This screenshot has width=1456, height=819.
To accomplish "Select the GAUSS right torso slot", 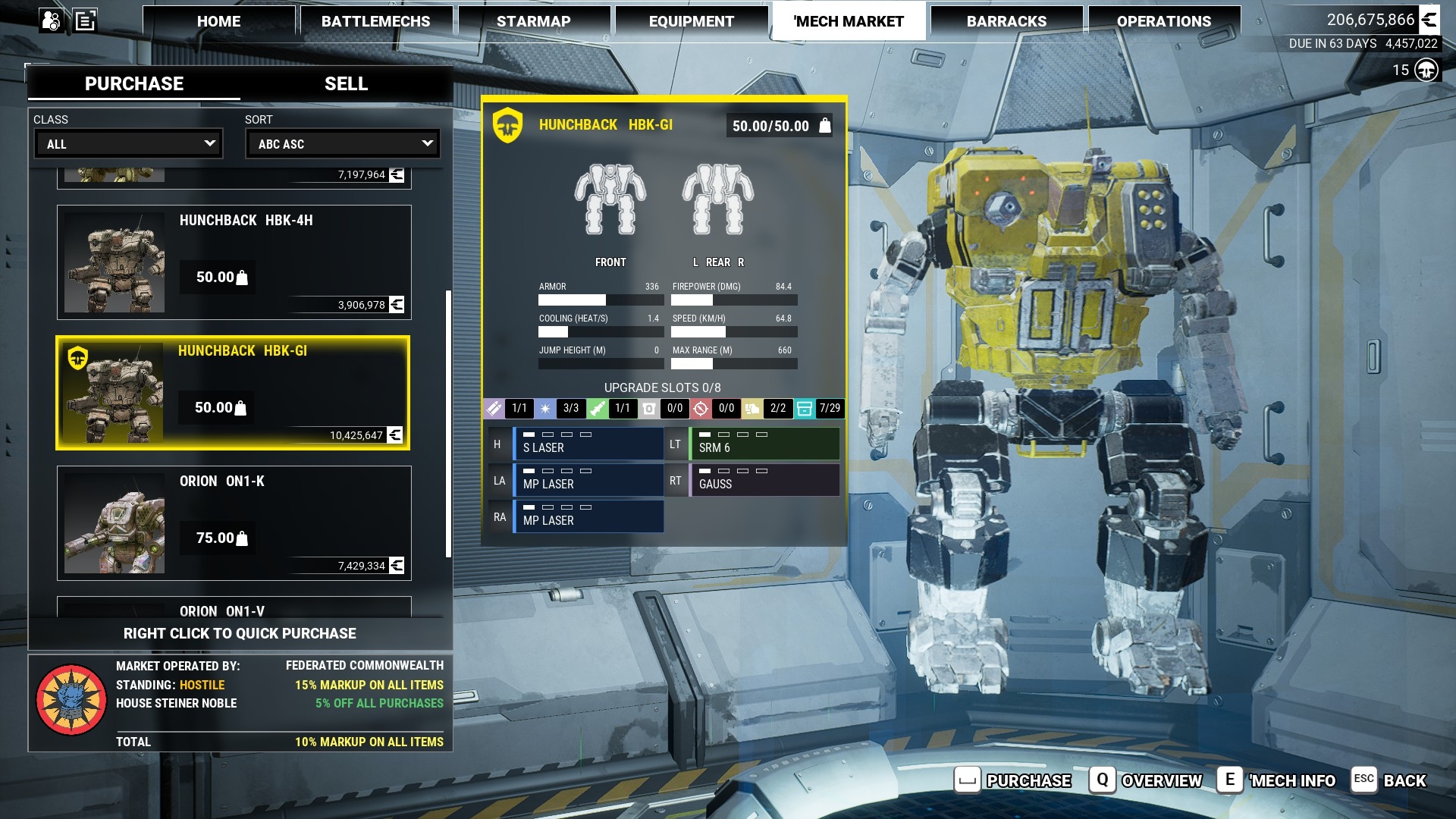I will pos(764,480).
